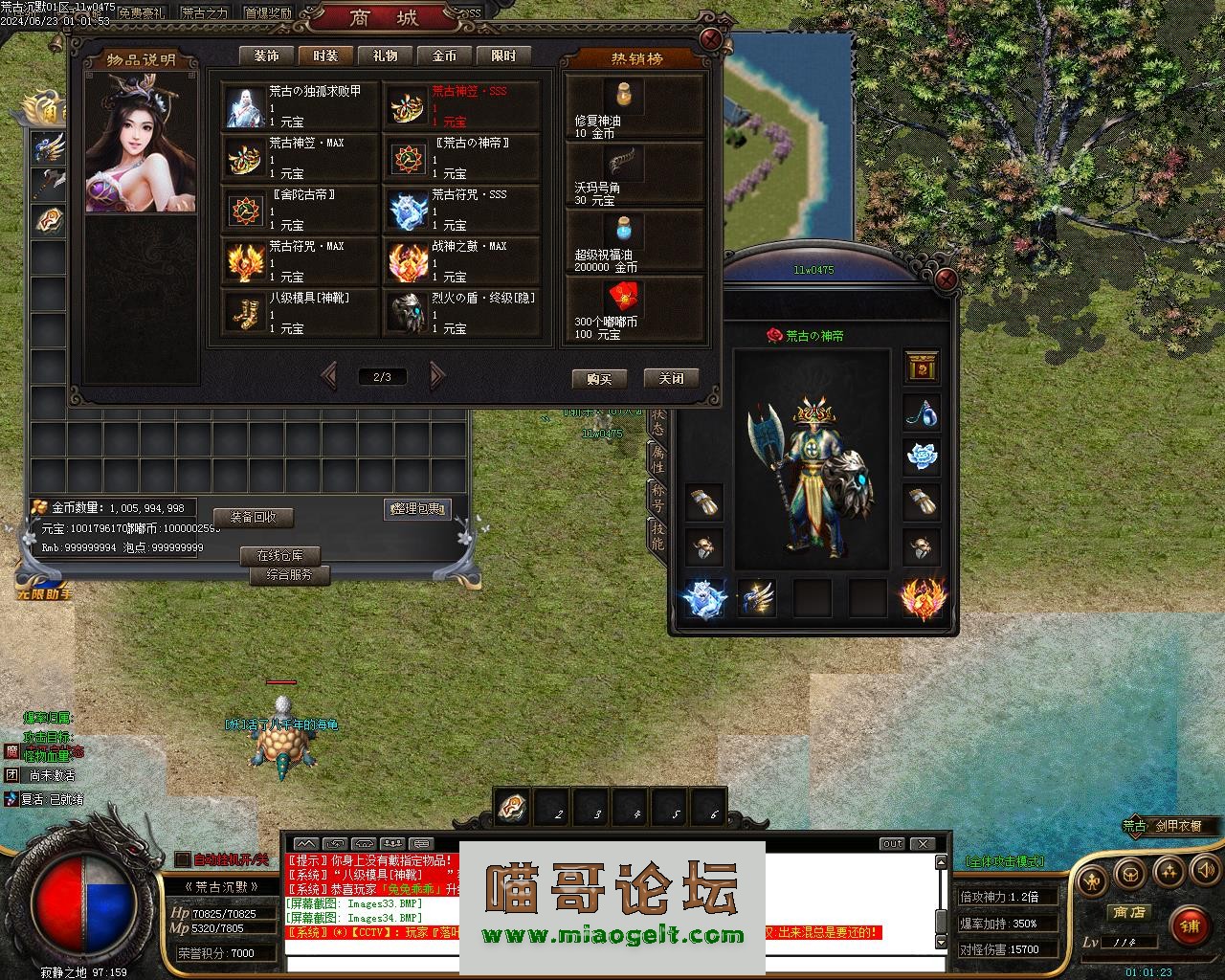Open the 属性 attributes tab
Viewport: 1225px width, 980px height.
pos(657,458)
